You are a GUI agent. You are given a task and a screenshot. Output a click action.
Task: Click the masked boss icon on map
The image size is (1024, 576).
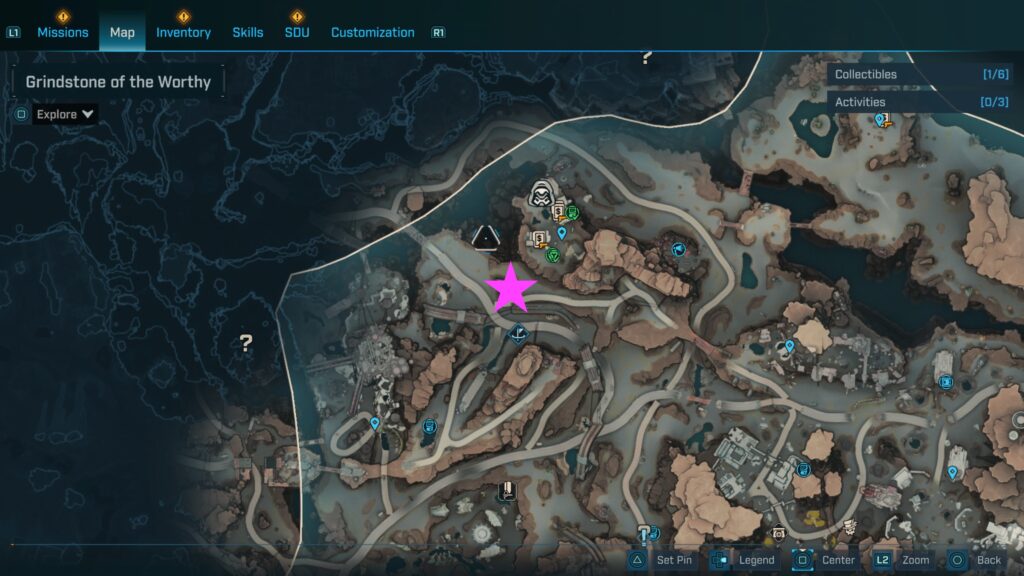point(542,192)
